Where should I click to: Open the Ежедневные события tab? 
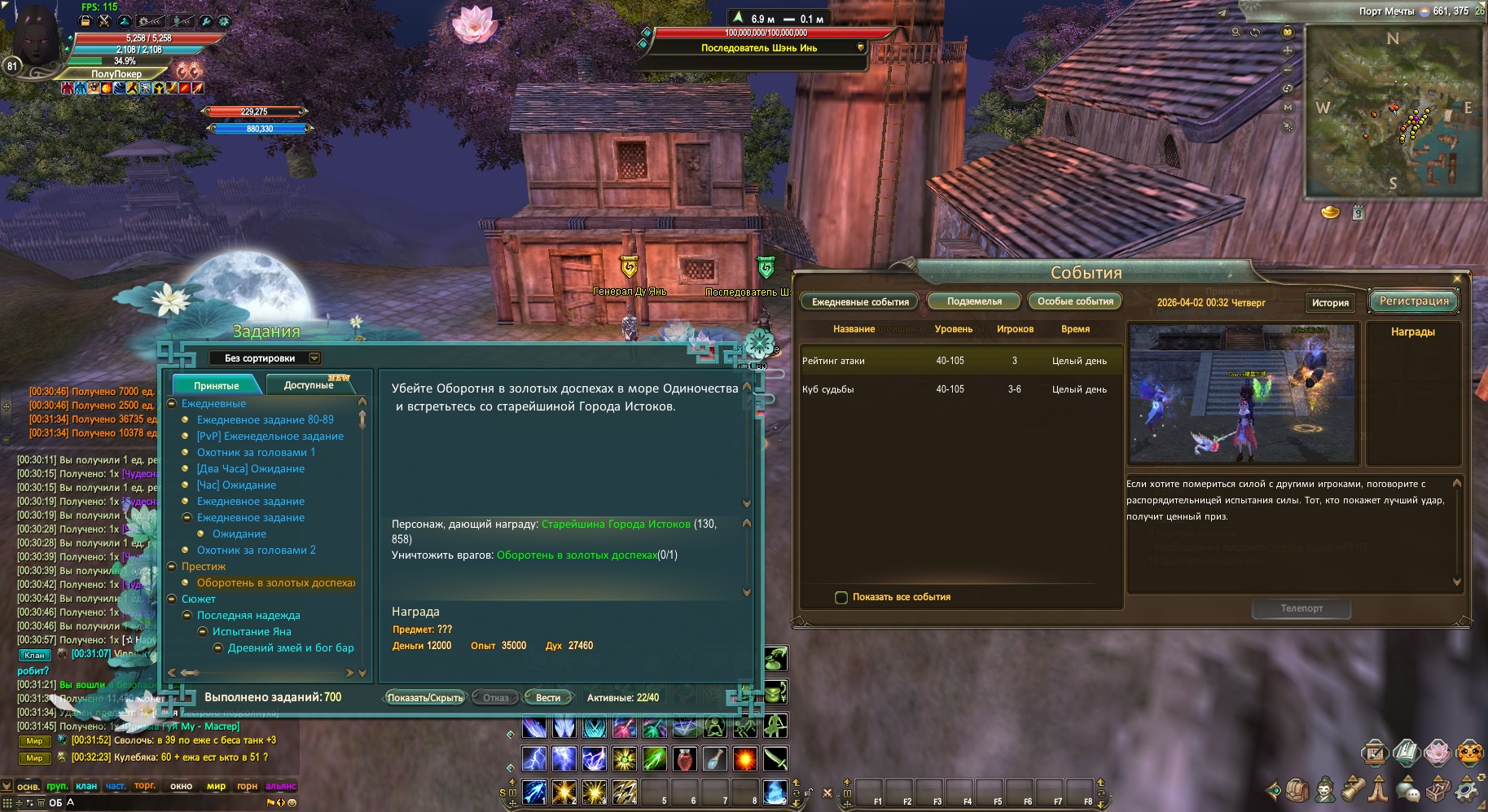860,302
